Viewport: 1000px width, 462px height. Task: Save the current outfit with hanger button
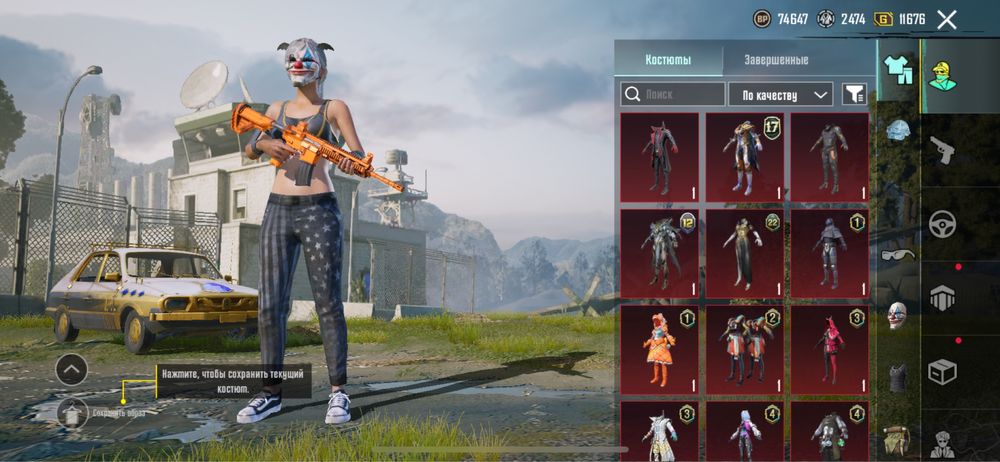click(x=71, y=411)
